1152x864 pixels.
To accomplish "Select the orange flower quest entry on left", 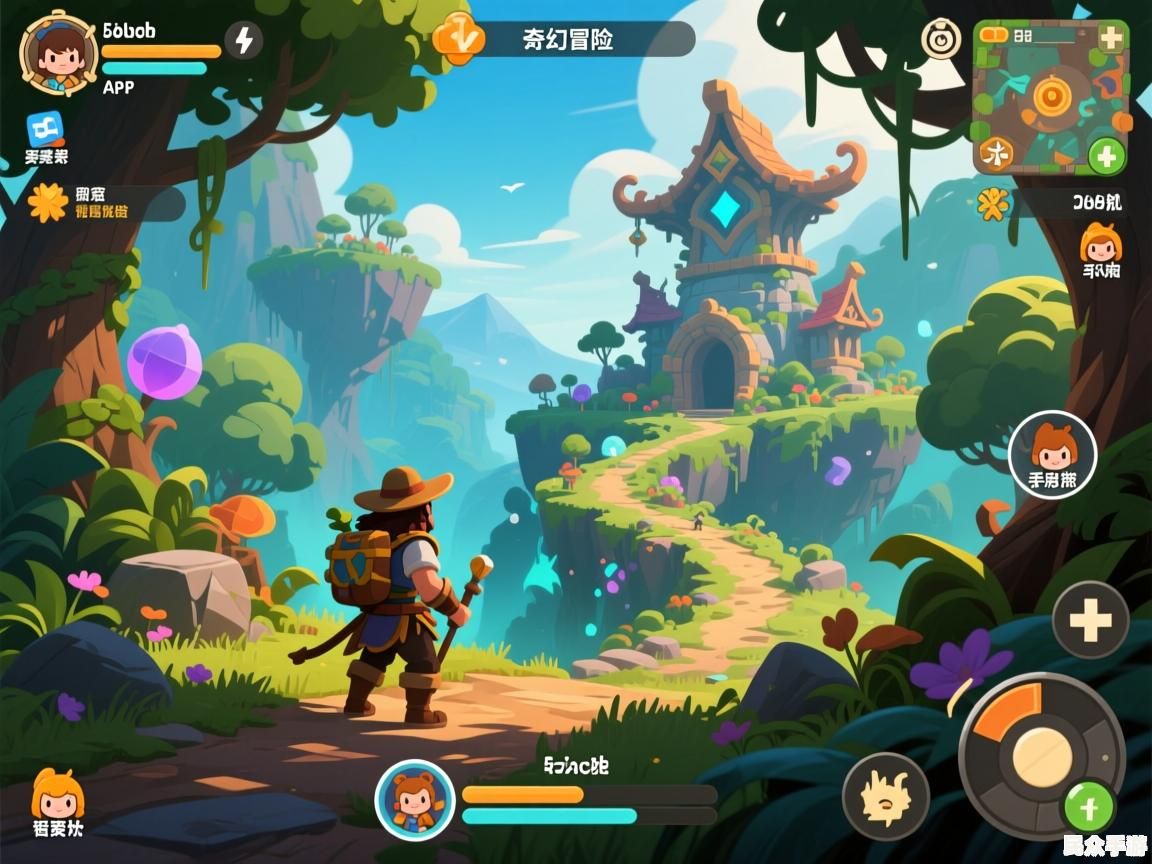I will [x=47, y=203].
